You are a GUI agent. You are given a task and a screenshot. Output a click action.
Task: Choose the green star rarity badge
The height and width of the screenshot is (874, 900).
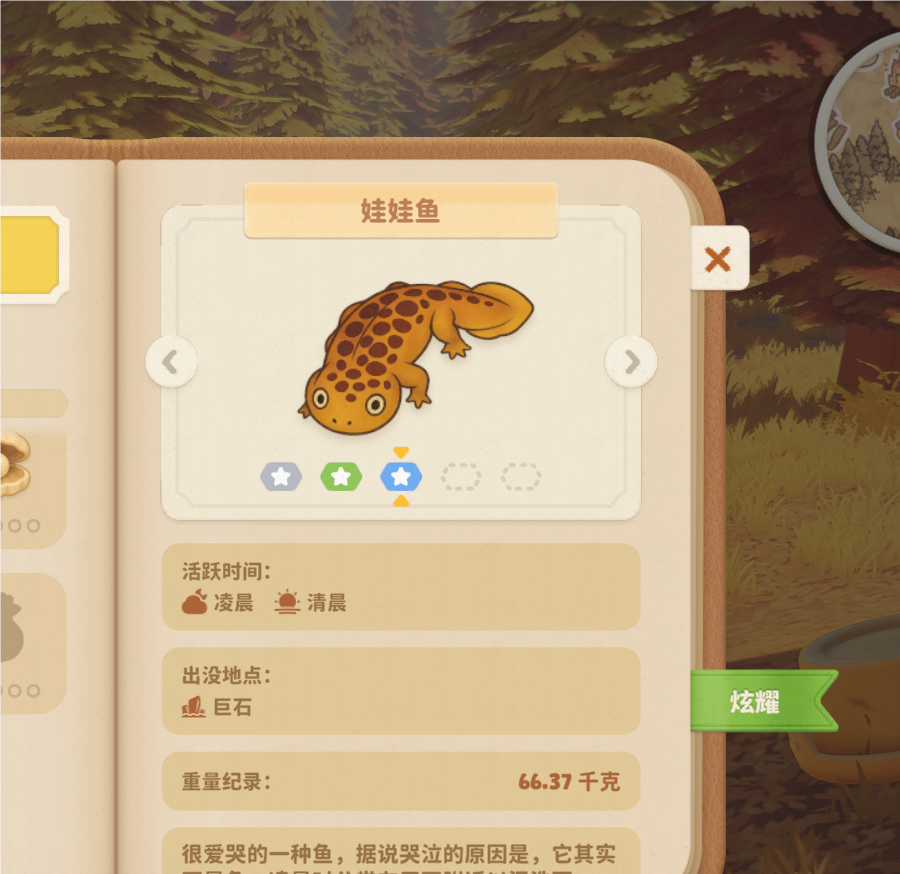341,477
